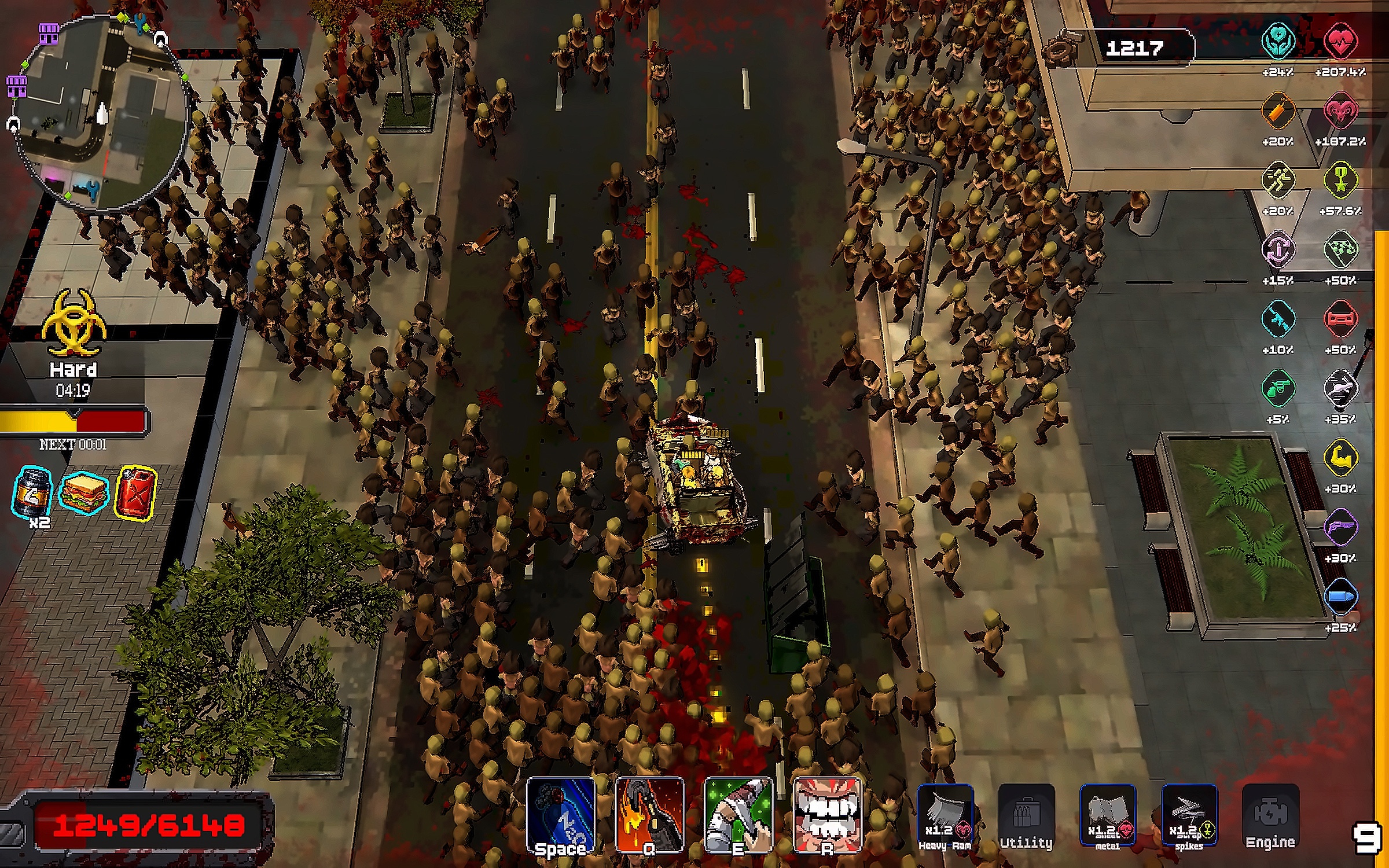1389x868 pixels.
Task: Select the Heavy Ram upgrade slot
Action: click(x=945, y=816)
